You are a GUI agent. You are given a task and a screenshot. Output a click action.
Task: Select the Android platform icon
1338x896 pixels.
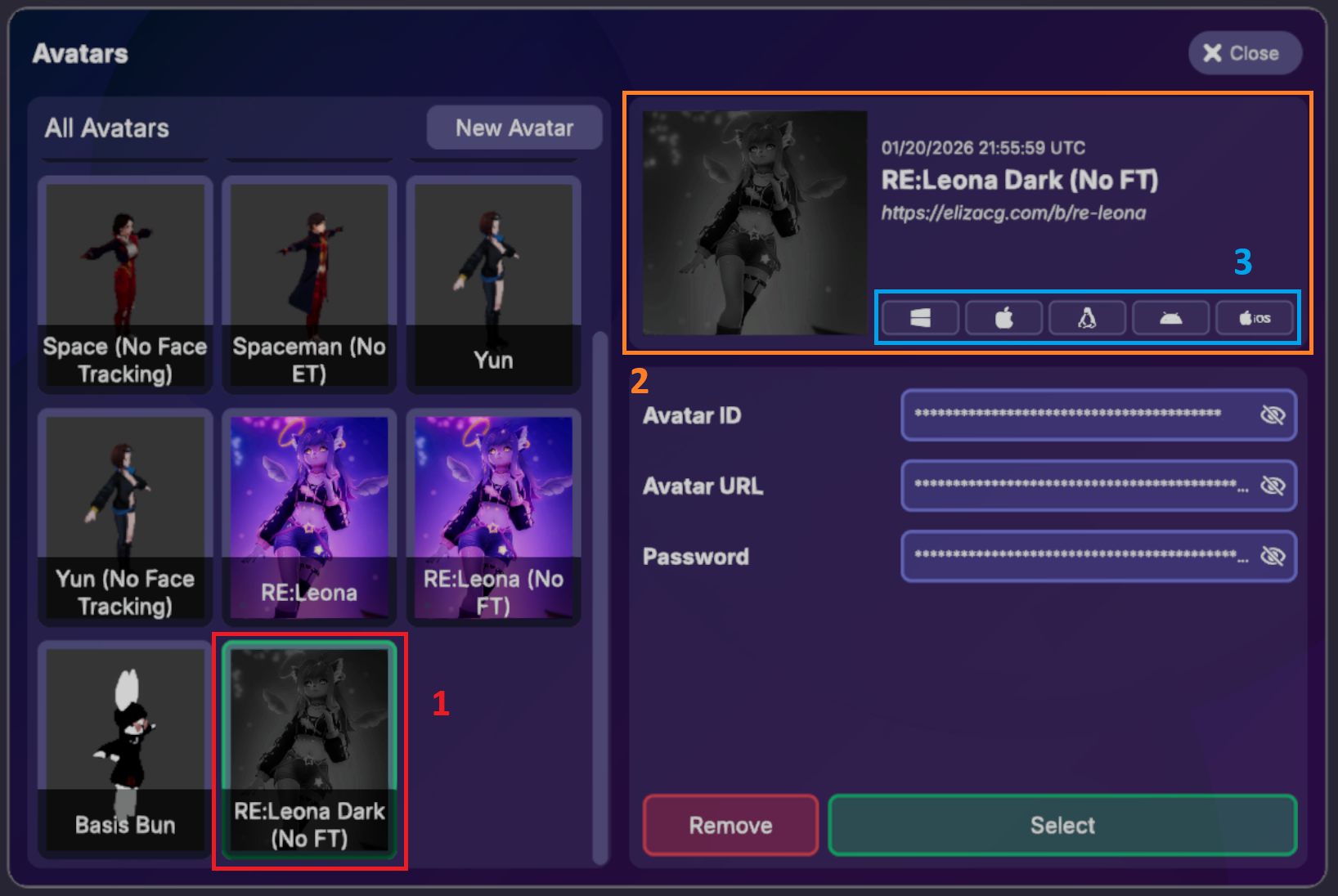tap(1171, 318)
